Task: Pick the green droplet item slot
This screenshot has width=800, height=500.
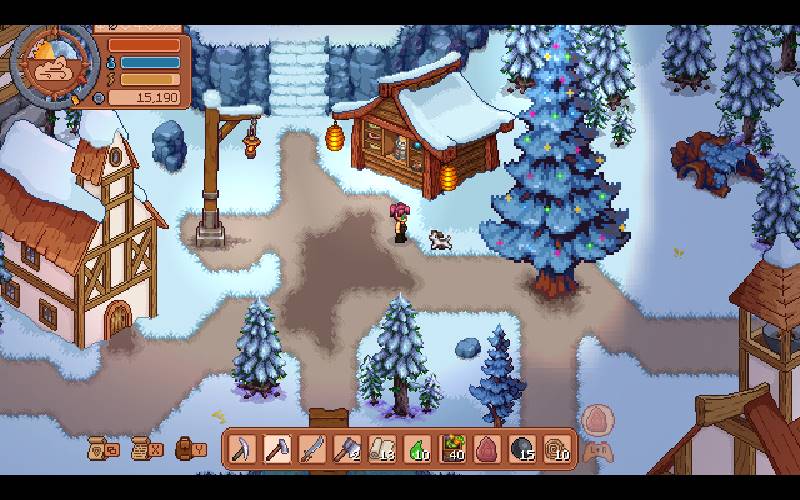Action: point(419,449)
